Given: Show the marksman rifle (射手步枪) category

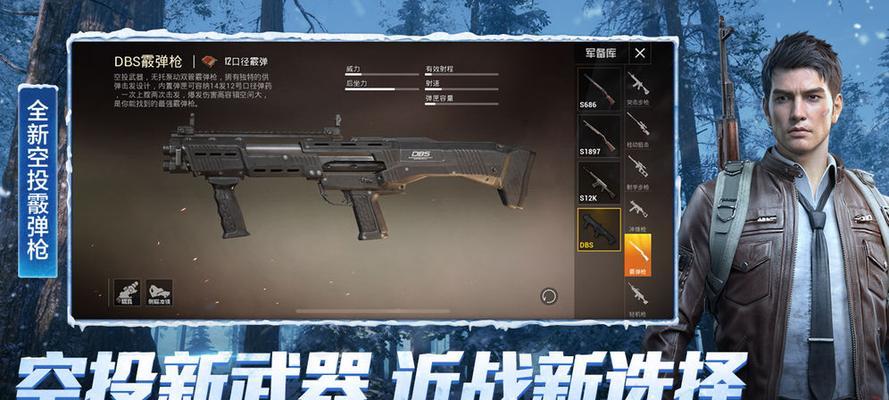Looking at the screenshot, I should (637, 168).
